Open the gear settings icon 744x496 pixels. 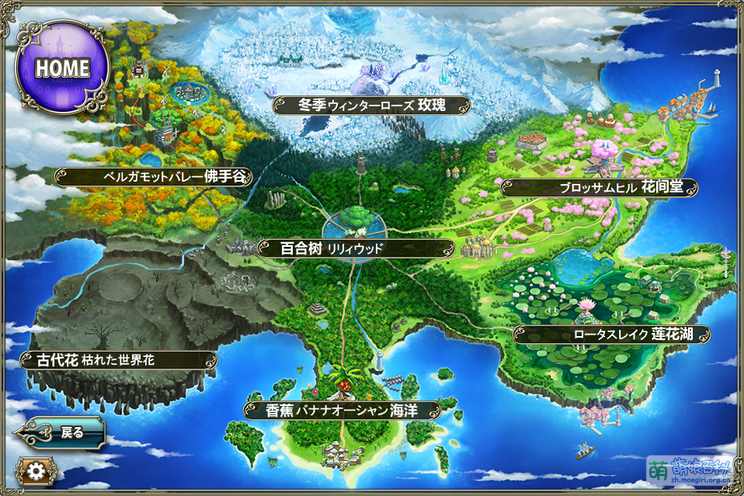36,472
